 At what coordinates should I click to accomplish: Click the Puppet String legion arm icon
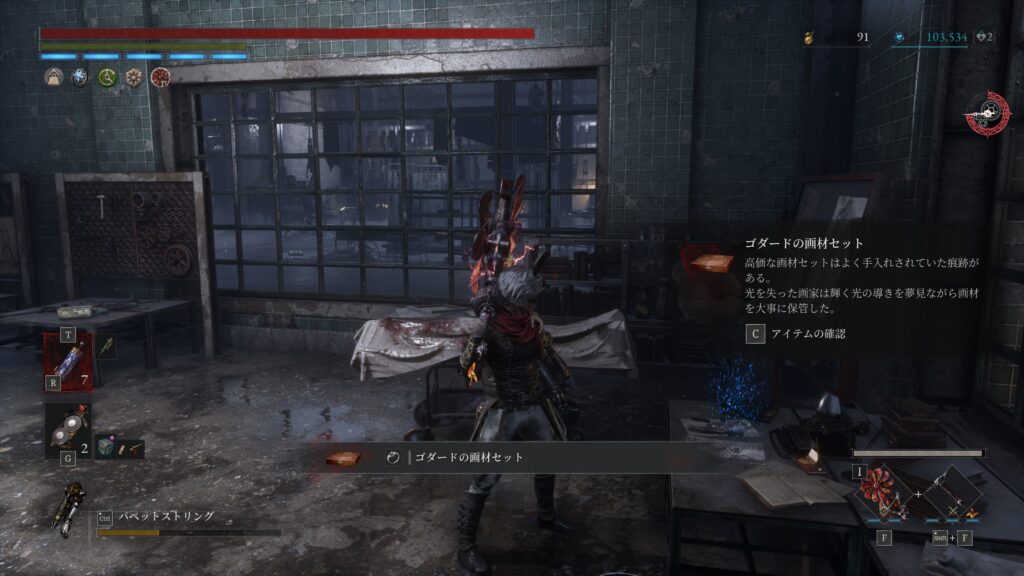(72, 507)
